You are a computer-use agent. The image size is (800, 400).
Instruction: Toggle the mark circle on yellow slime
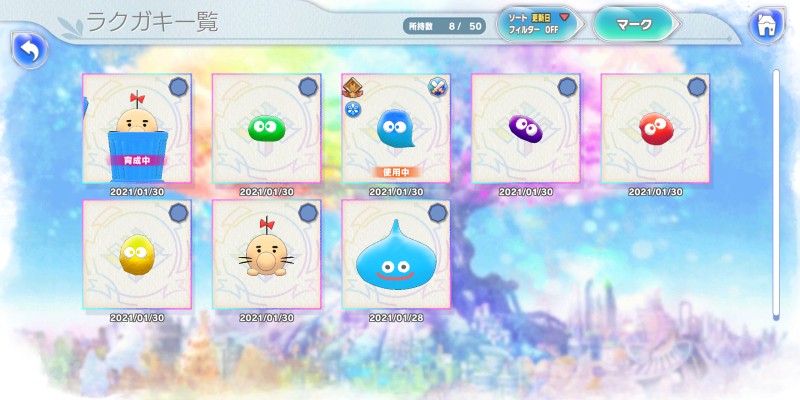click(178, 212)
